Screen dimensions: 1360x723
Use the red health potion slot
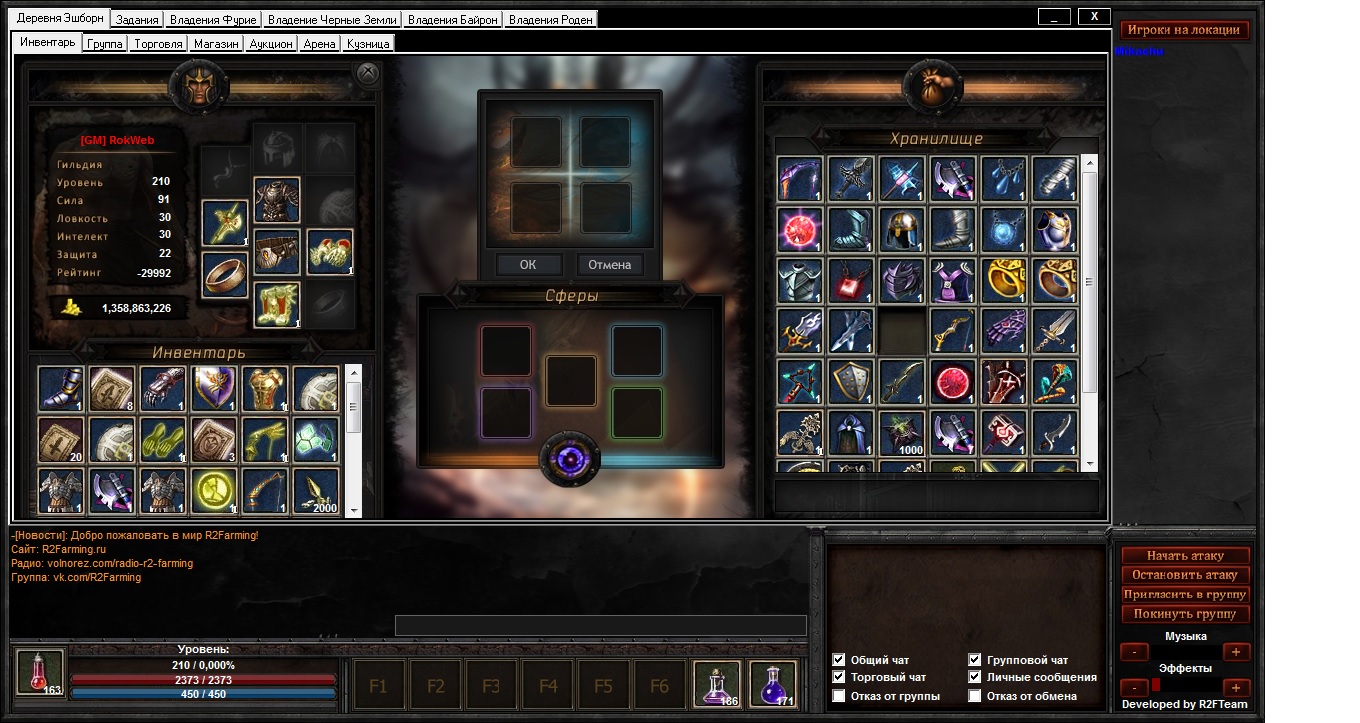(40, 671)
